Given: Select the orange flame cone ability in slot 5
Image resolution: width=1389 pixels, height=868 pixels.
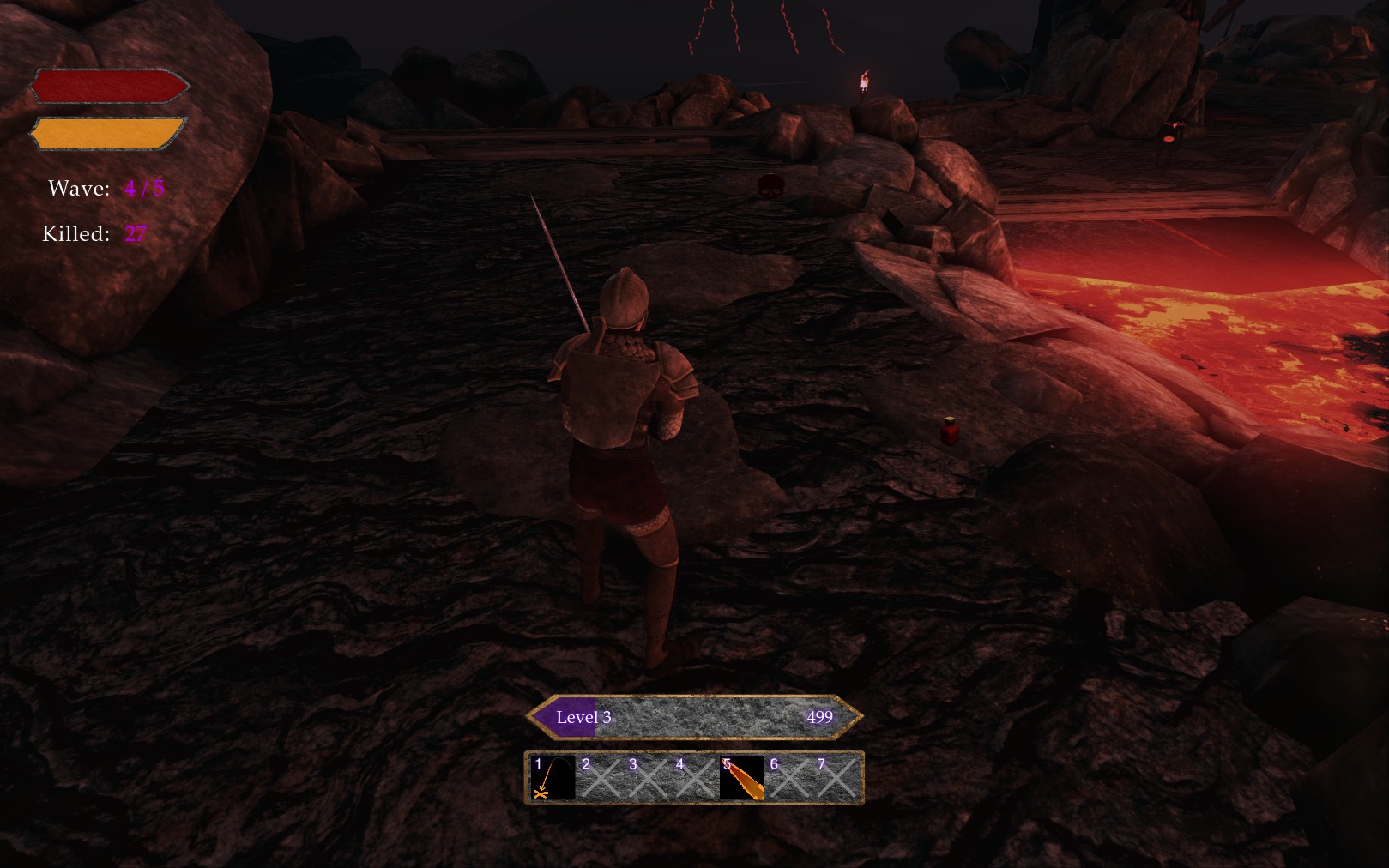Looking at the screenshot, I should pos(742,778).
